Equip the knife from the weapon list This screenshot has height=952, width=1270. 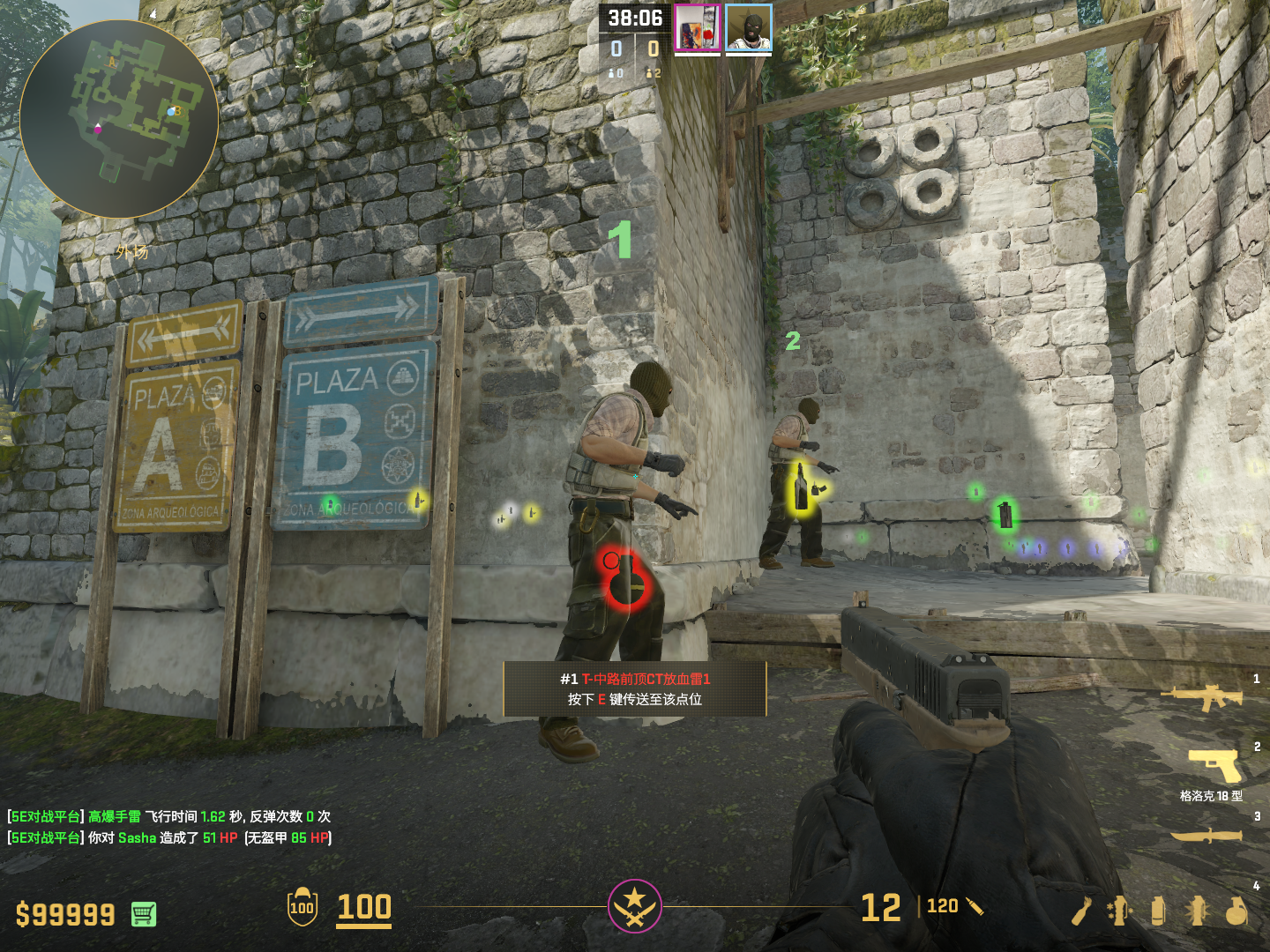pos(1206,834)
